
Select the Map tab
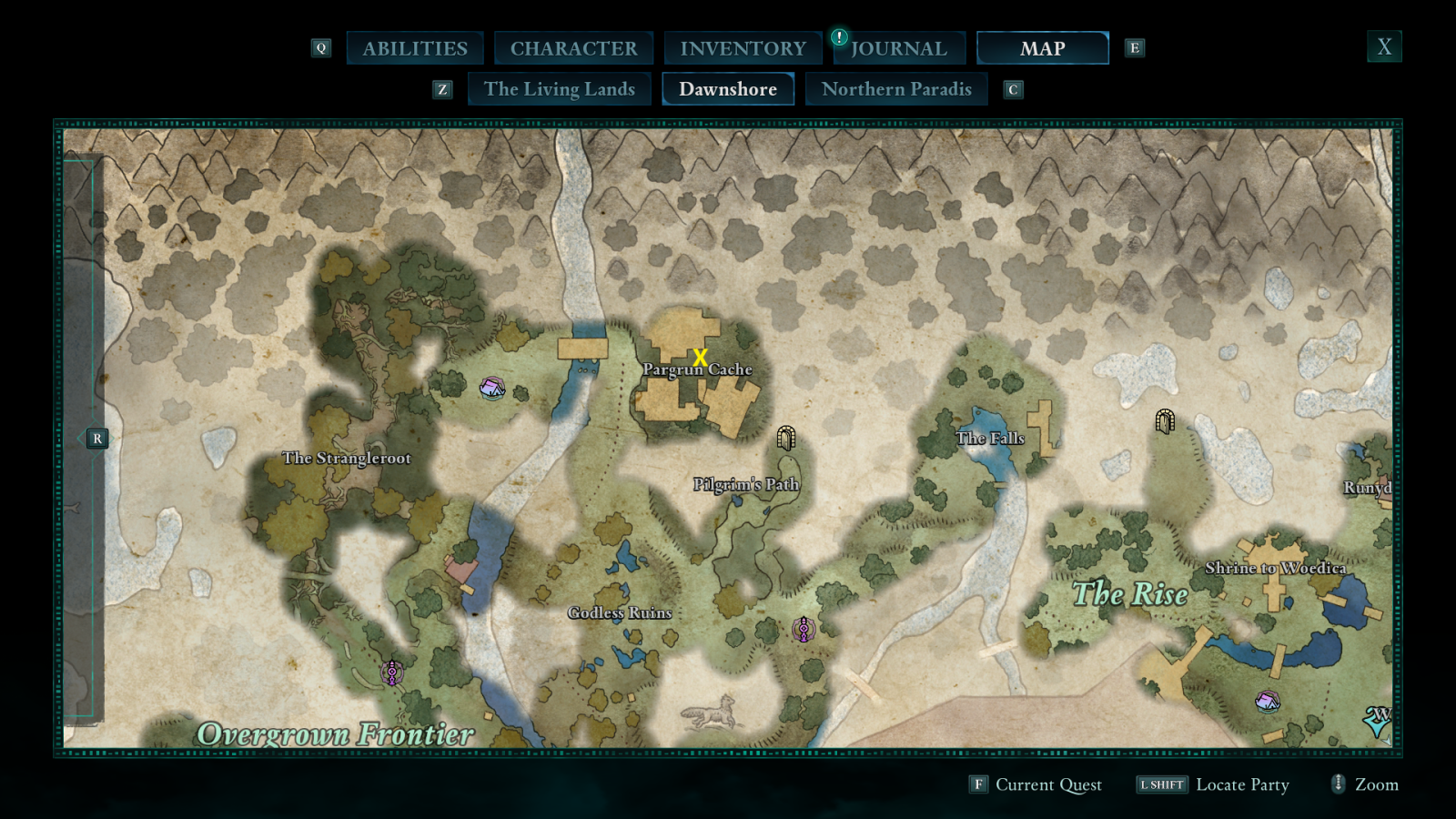[1042, 48]
